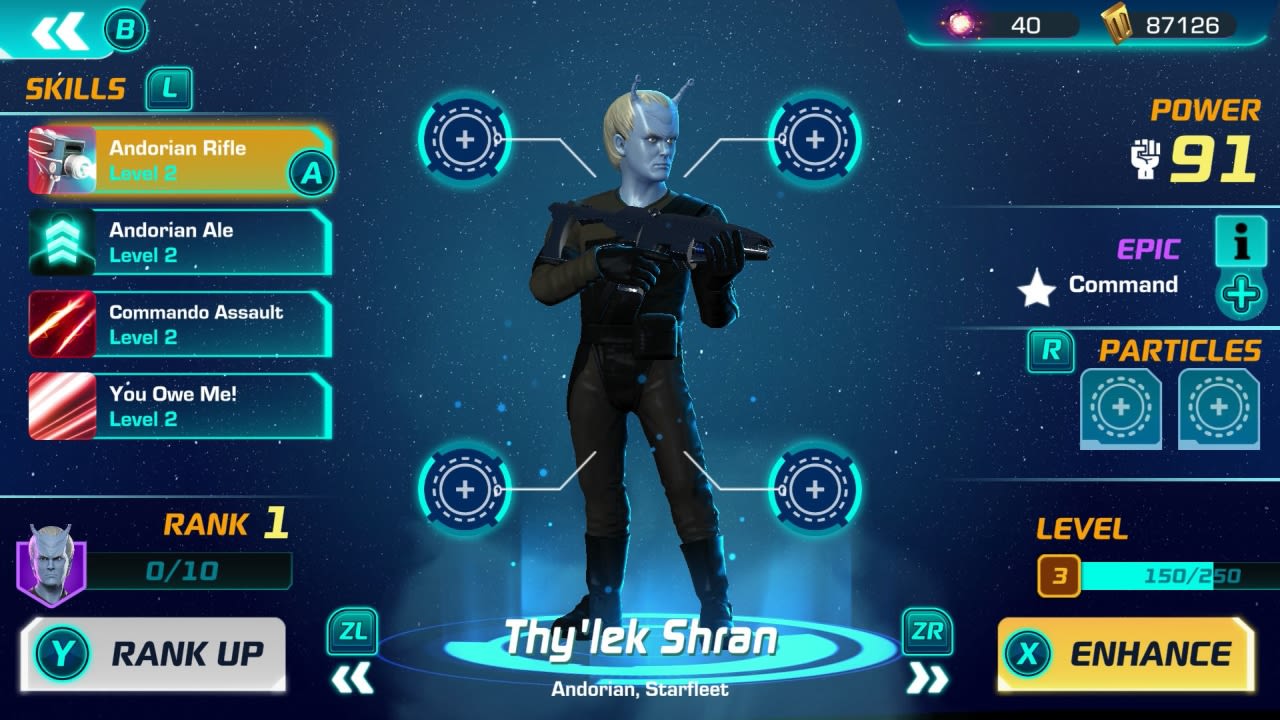Click the second Particles slot
Viewport: 1280px width, 720px height.
(1218, 408)
